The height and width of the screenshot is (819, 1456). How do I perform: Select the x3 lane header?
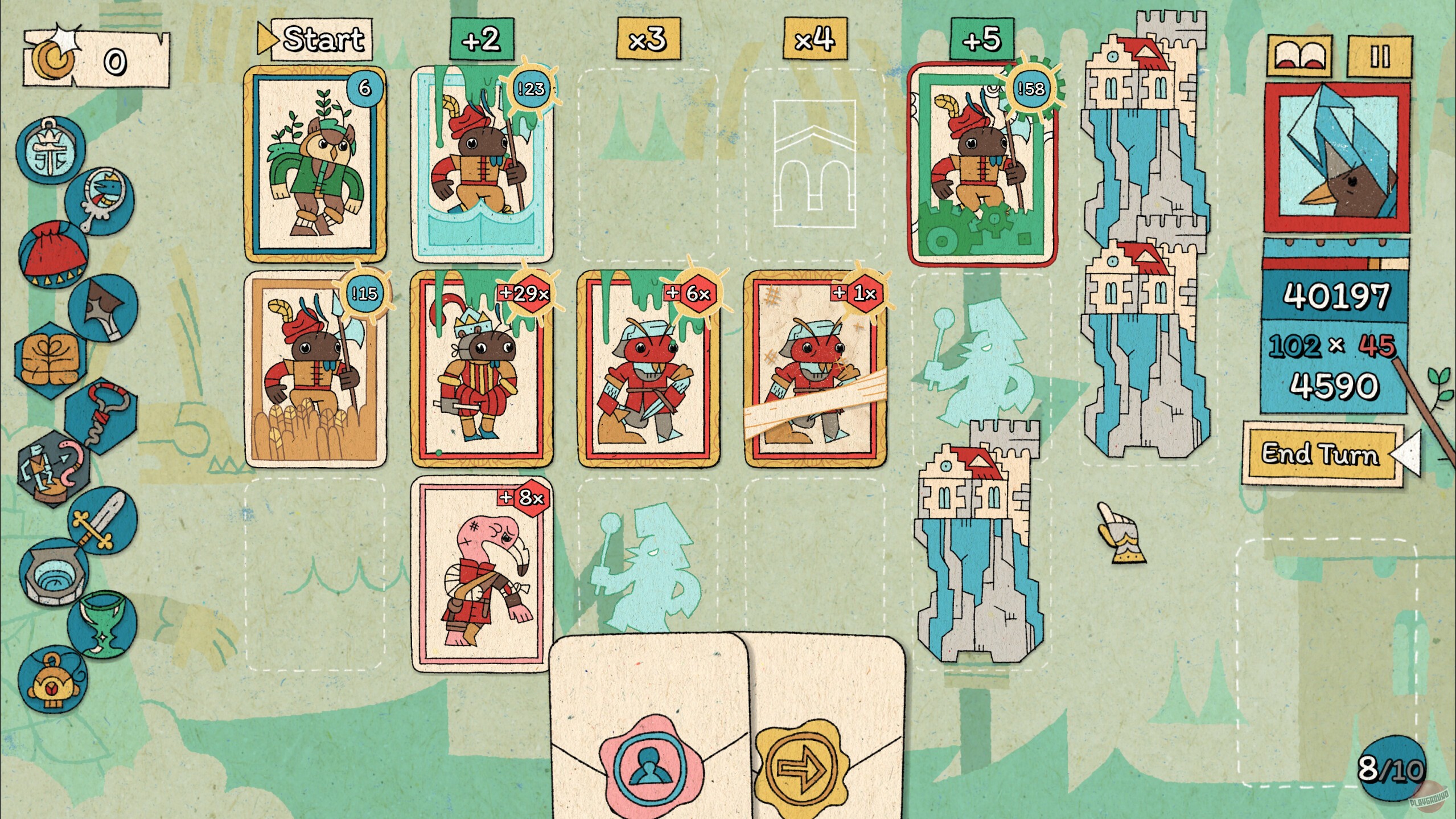tap(649, 40)
